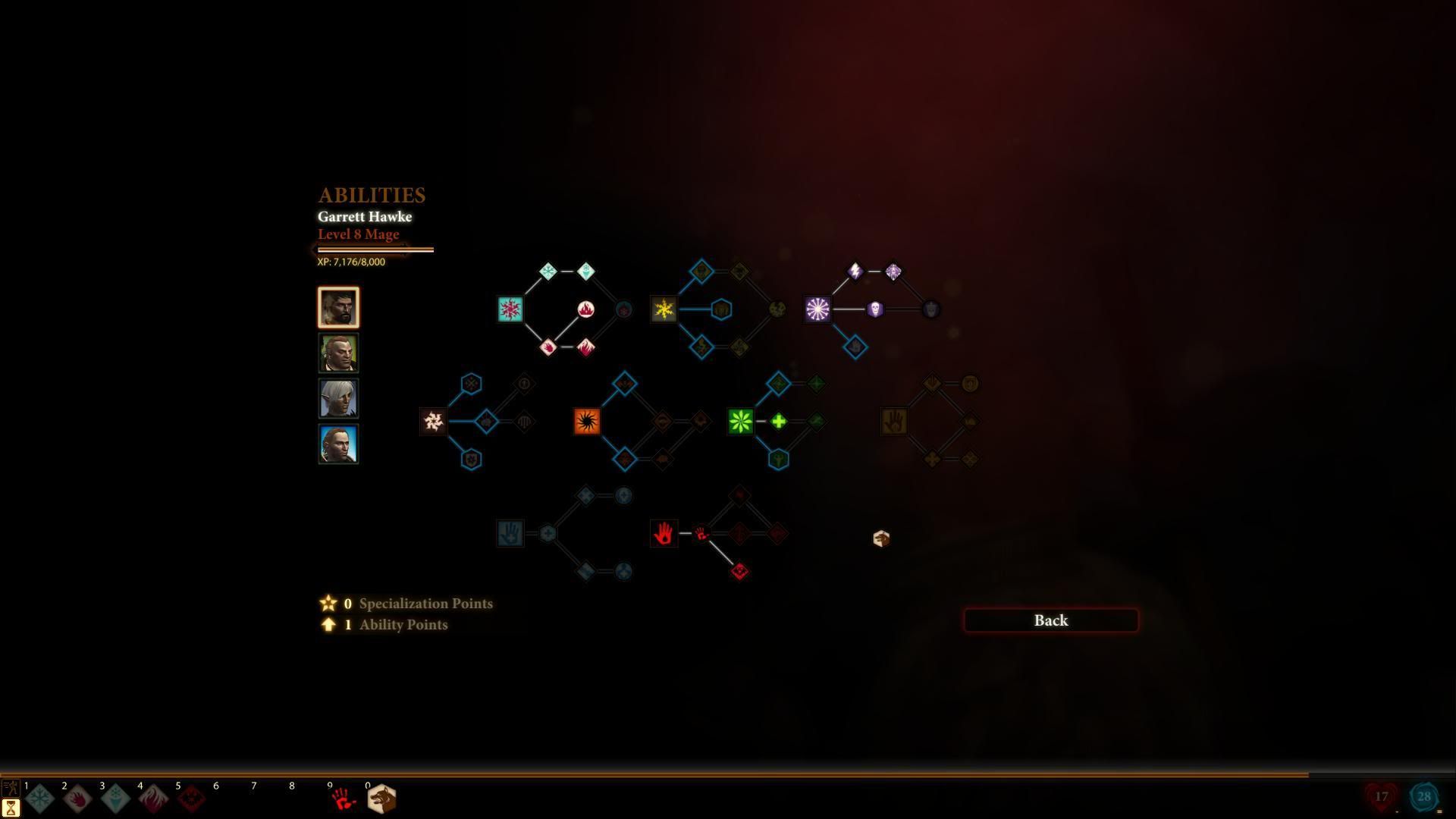
Task: Select the blue-framed companion portrait
Action: [x=338, y=444]
